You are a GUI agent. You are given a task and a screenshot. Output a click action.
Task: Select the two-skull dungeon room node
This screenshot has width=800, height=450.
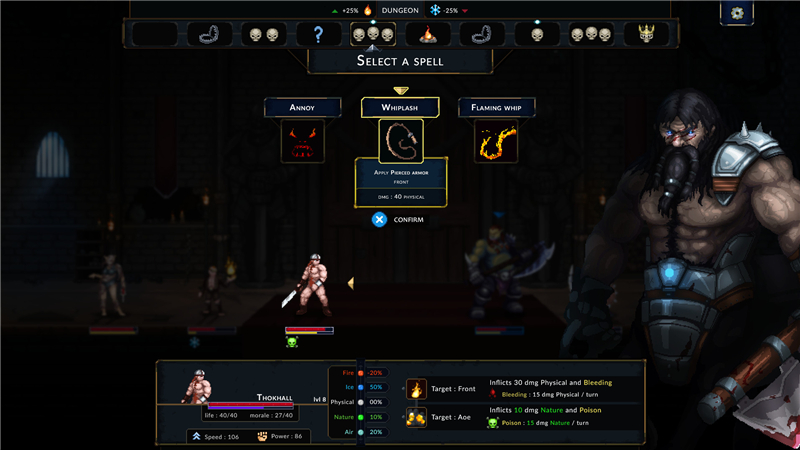click(264, 35)
